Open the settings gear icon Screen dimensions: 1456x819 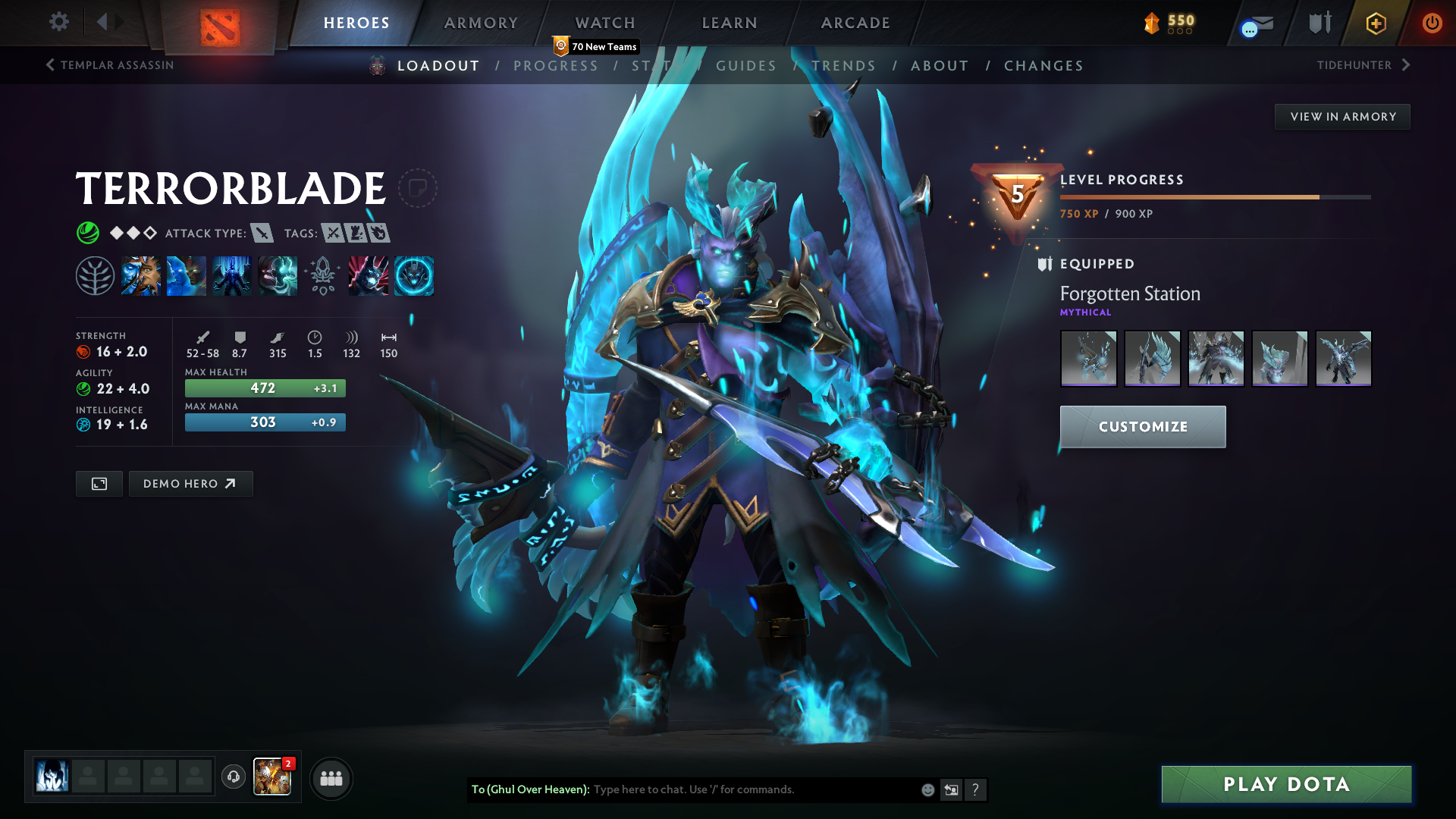click(x=59, y=22)
